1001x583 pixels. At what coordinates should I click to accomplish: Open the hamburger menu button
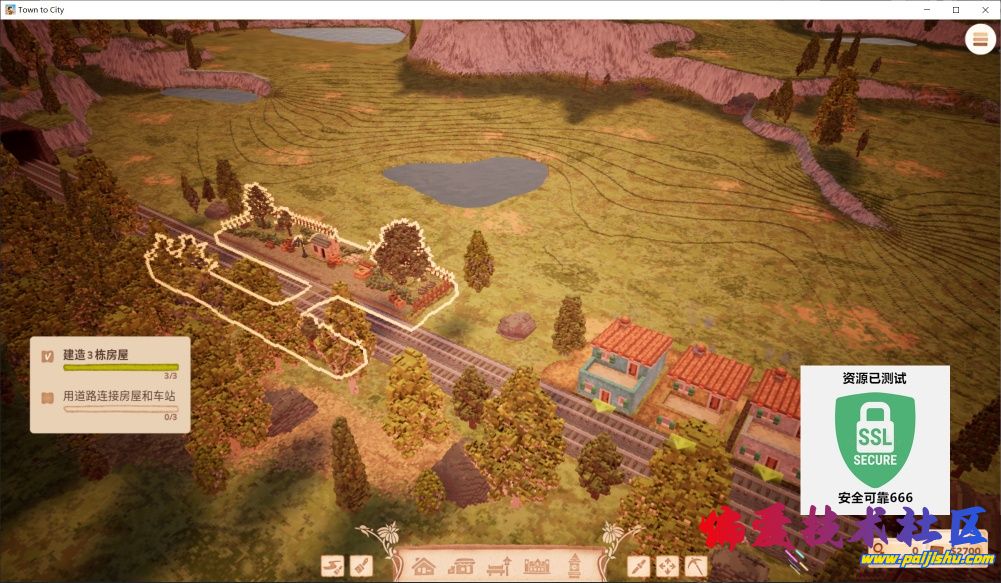pos(979,38)
